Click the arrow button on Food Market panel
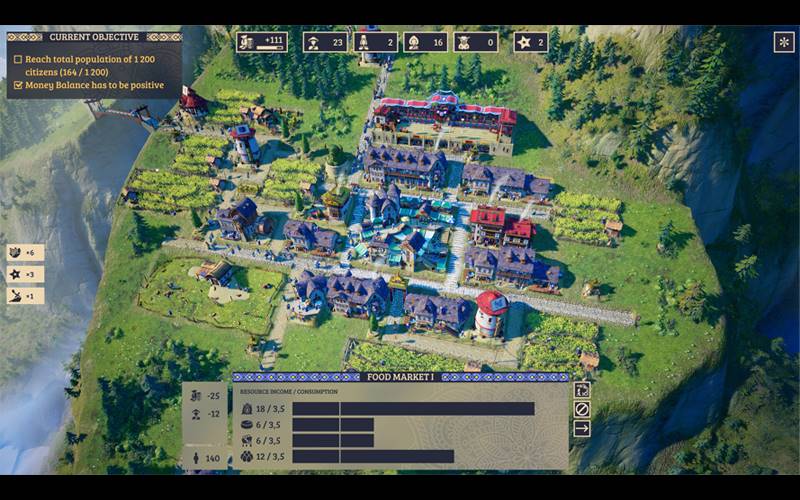 coord(582,429)
